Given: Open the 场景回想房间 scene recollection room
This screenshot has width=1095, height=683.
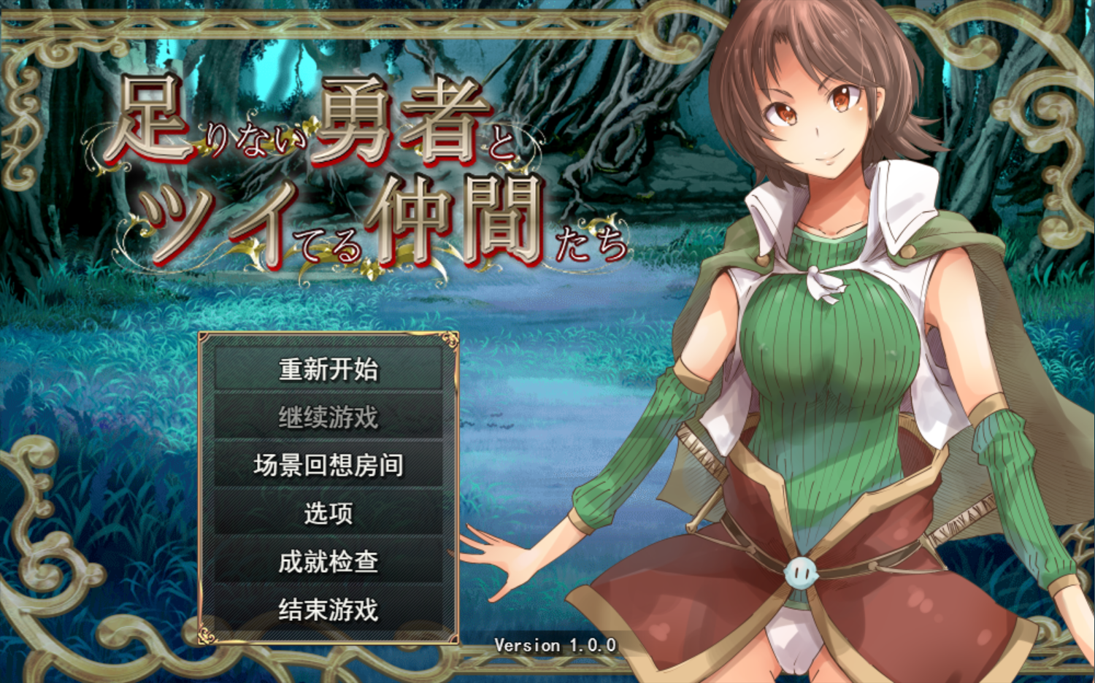Looking at the screenshot, I should [328, 465].
